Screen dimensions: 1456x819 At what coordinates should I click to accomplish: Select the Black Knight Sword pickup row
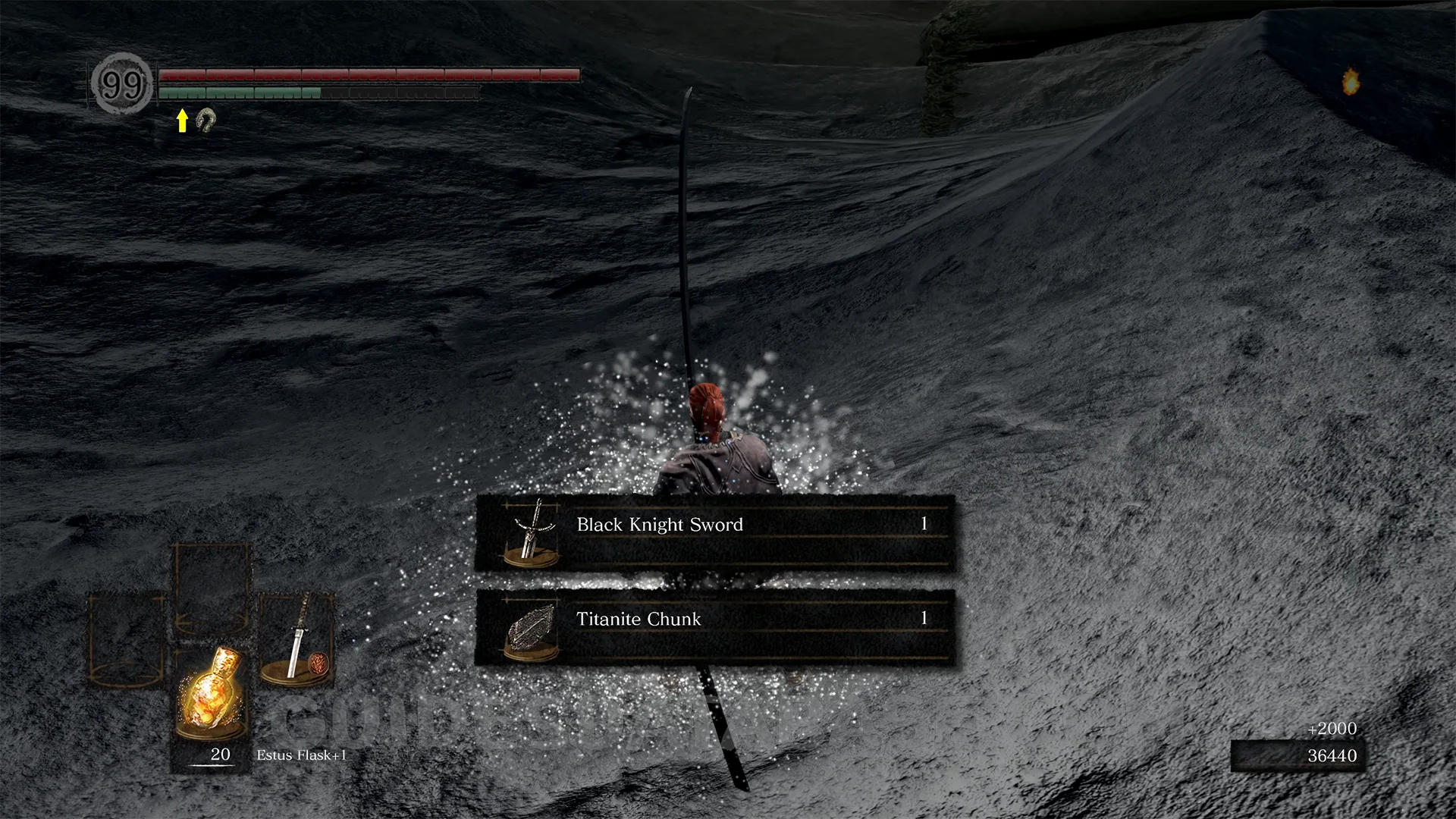pyautogui.click(x=714, y=534)
